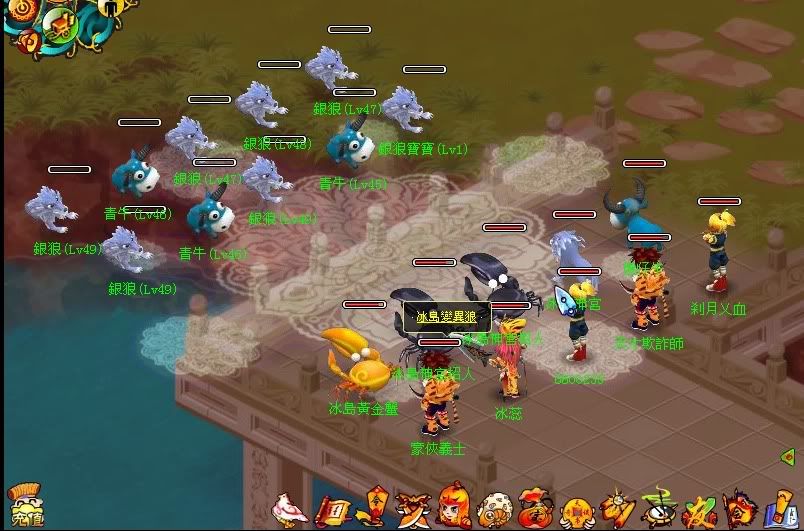Click the gold coin icon
Image resolution: width=804 pixels, height=531 pixels.
click(x=577, y=510)
